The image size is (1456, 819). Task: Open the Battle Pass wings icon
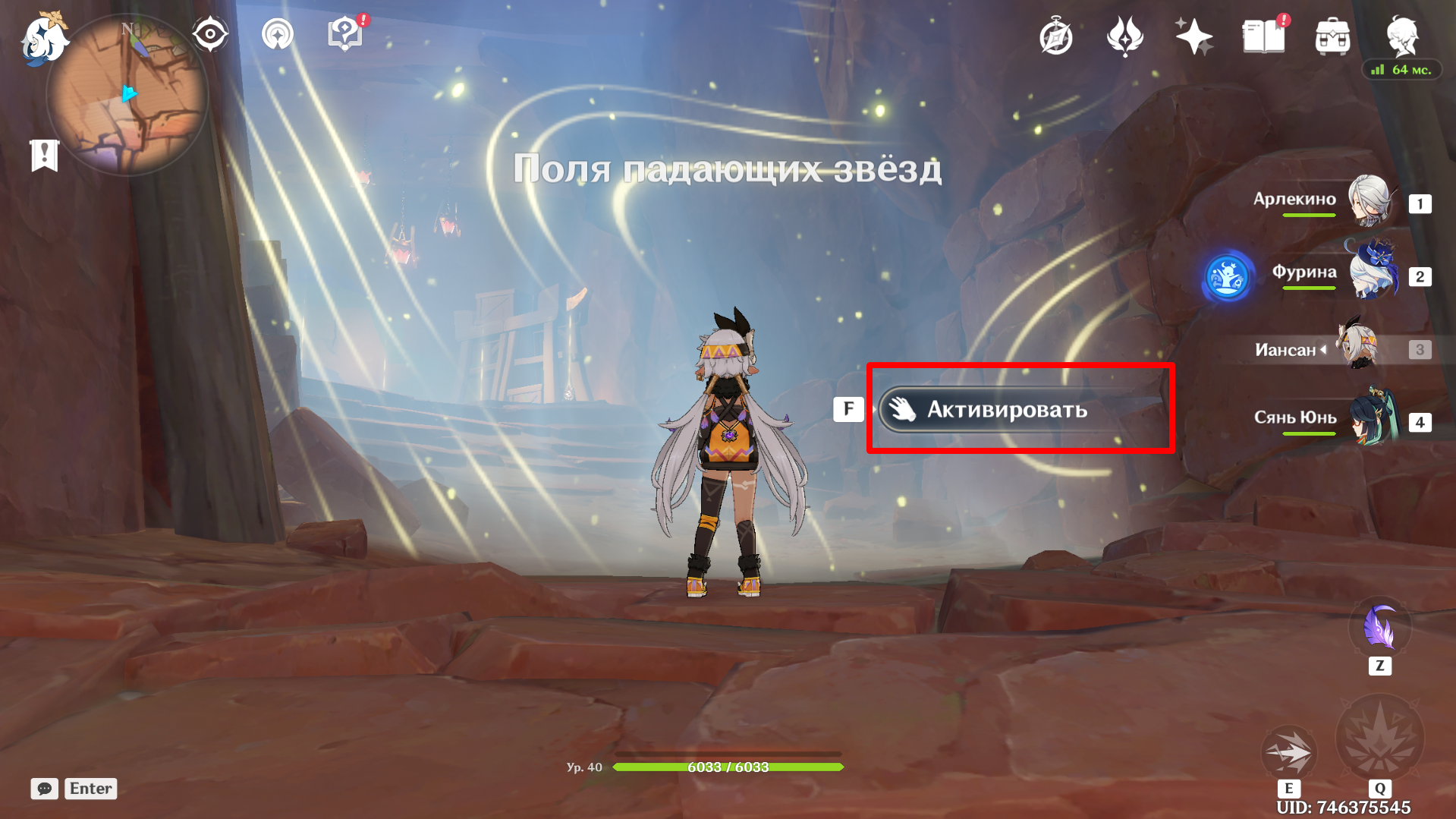pyautogui.click(x=1124, y=34)
